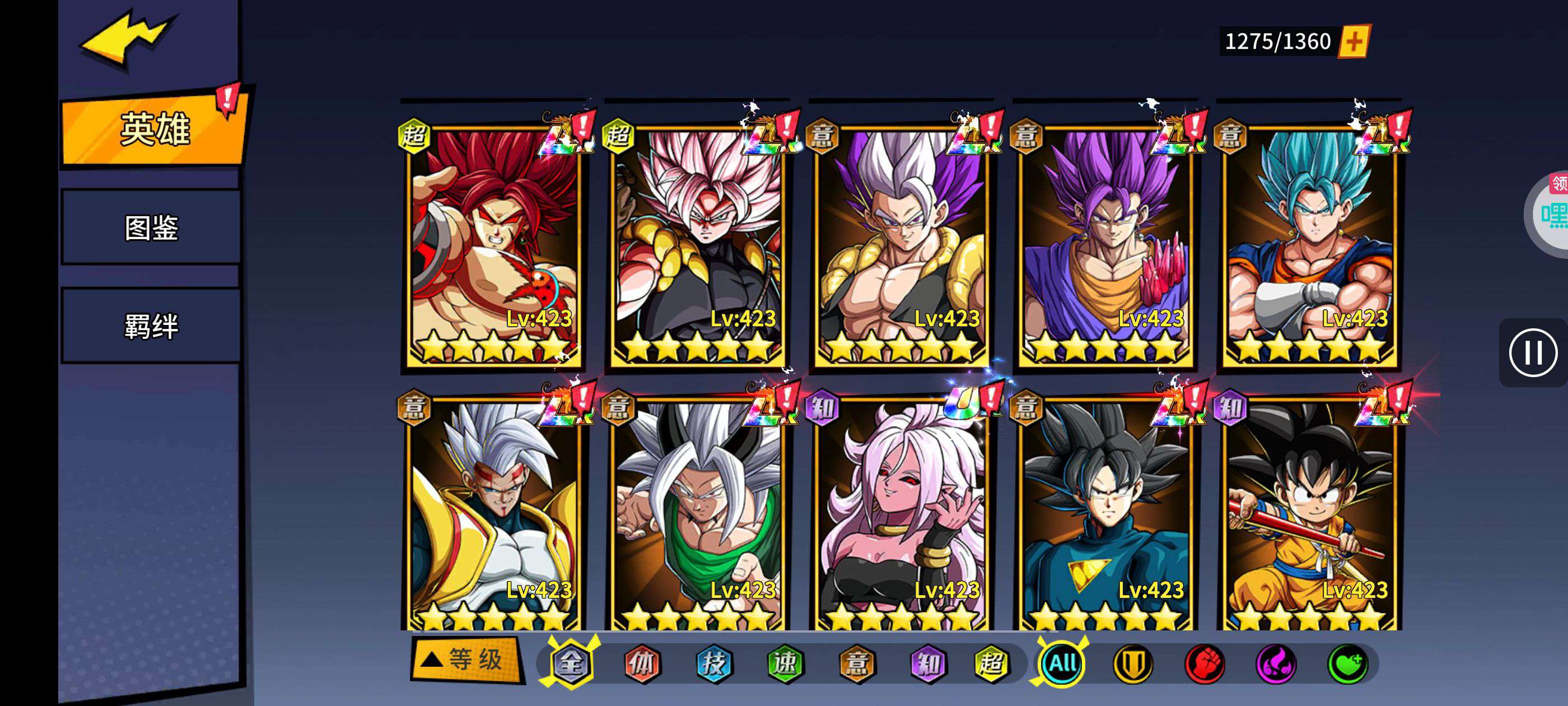Click the pause overlay button
This screenshot has height=706, width=1568.
click(1533, 352)
